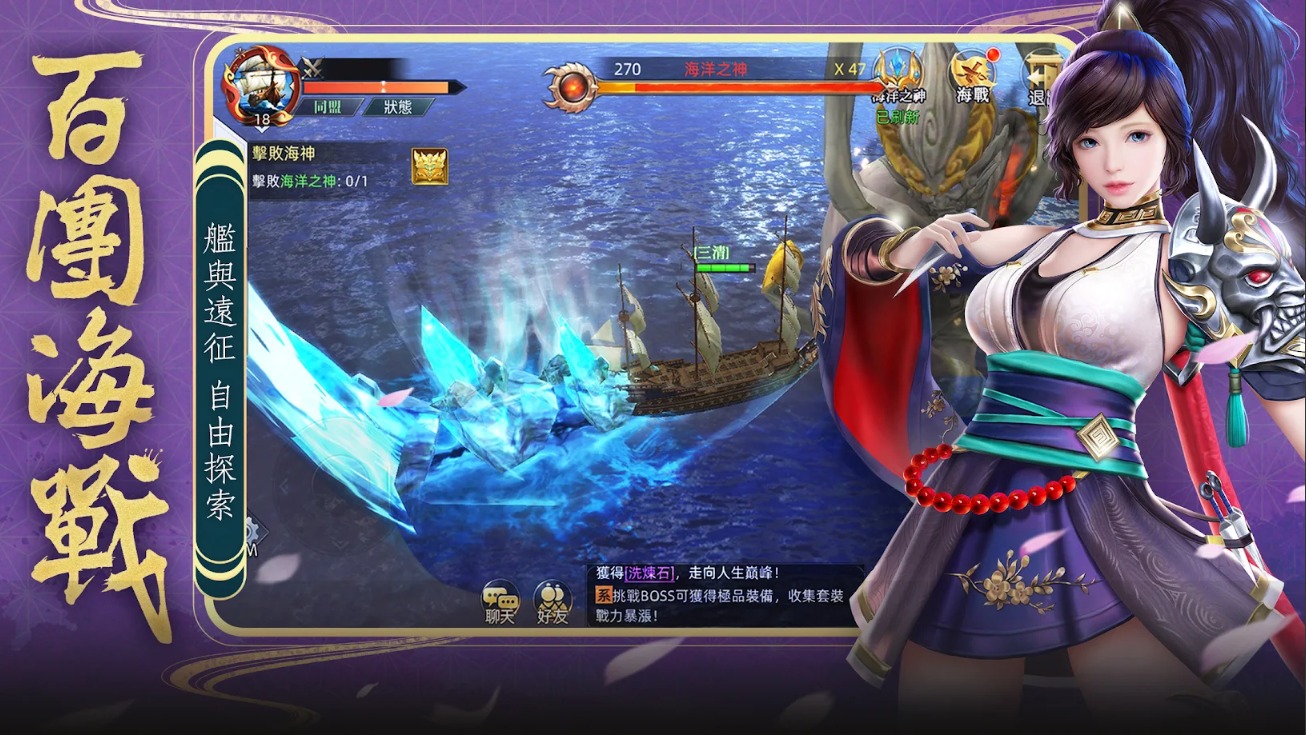Image resolution: width=1306 pixels, height=735 pixels.
Task: Tap the red notification dot on 海戰
Action: 991,54
